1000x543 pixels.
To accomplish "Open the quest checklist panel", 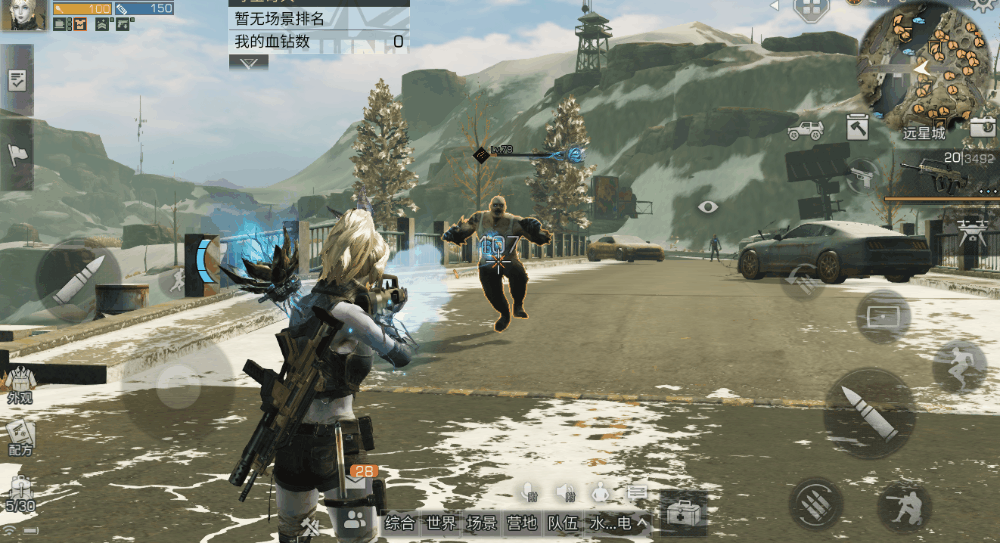I will click(x=17, y=81).
